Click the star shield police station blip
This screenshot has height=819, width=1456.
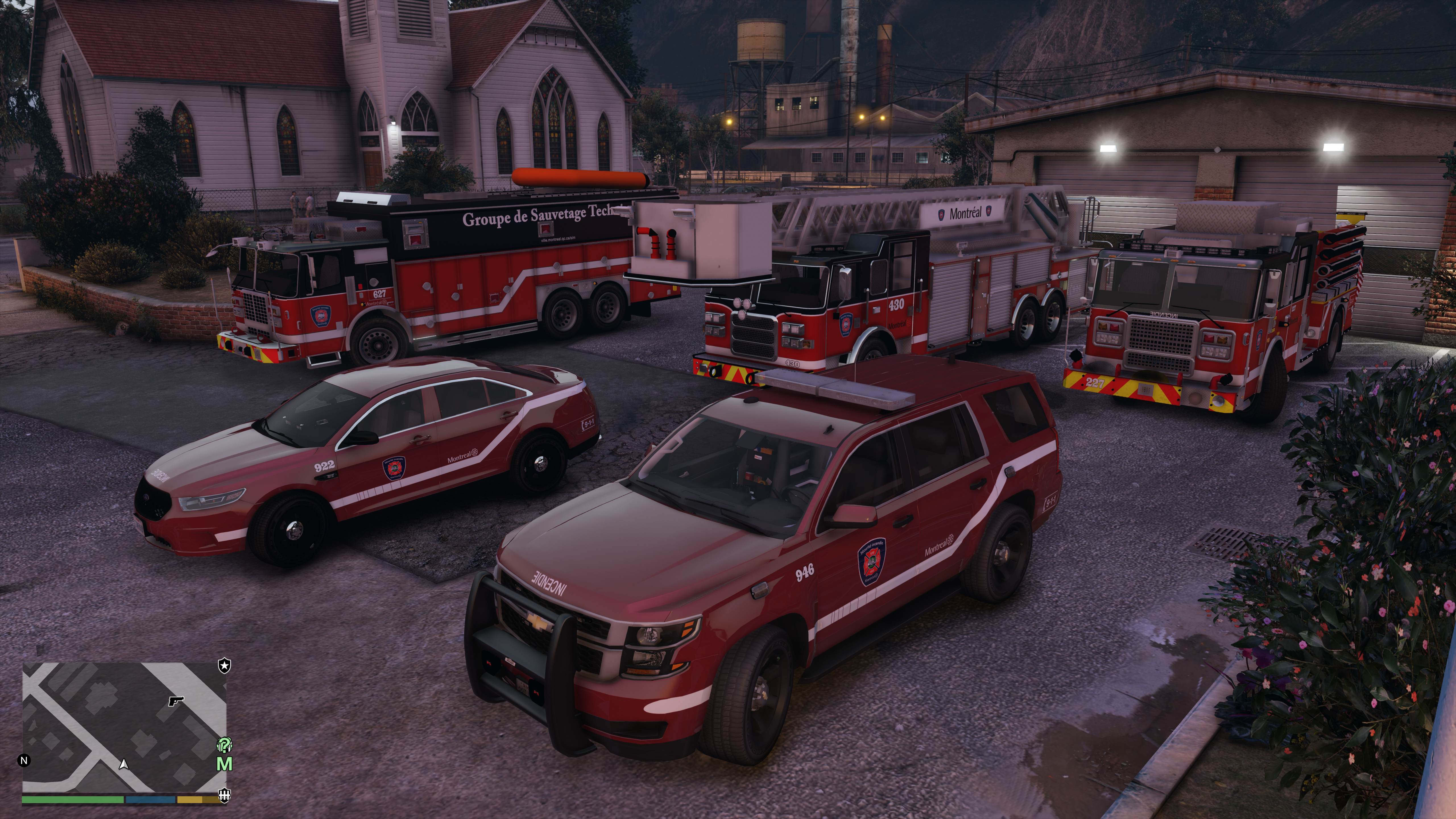224,666
